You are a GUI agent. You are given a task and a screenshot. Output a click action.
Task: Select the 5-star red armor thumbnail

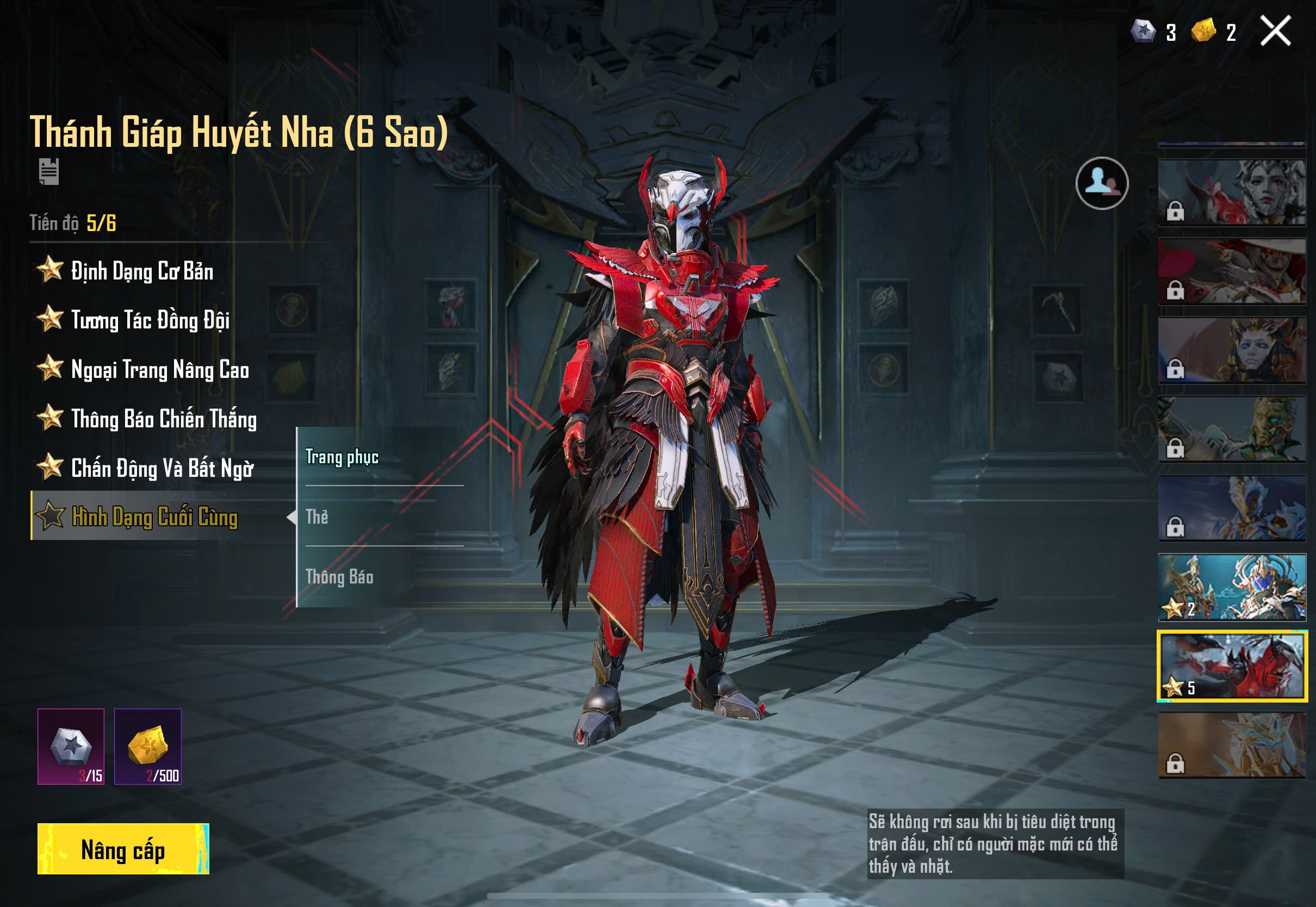tap(1232, 666)
